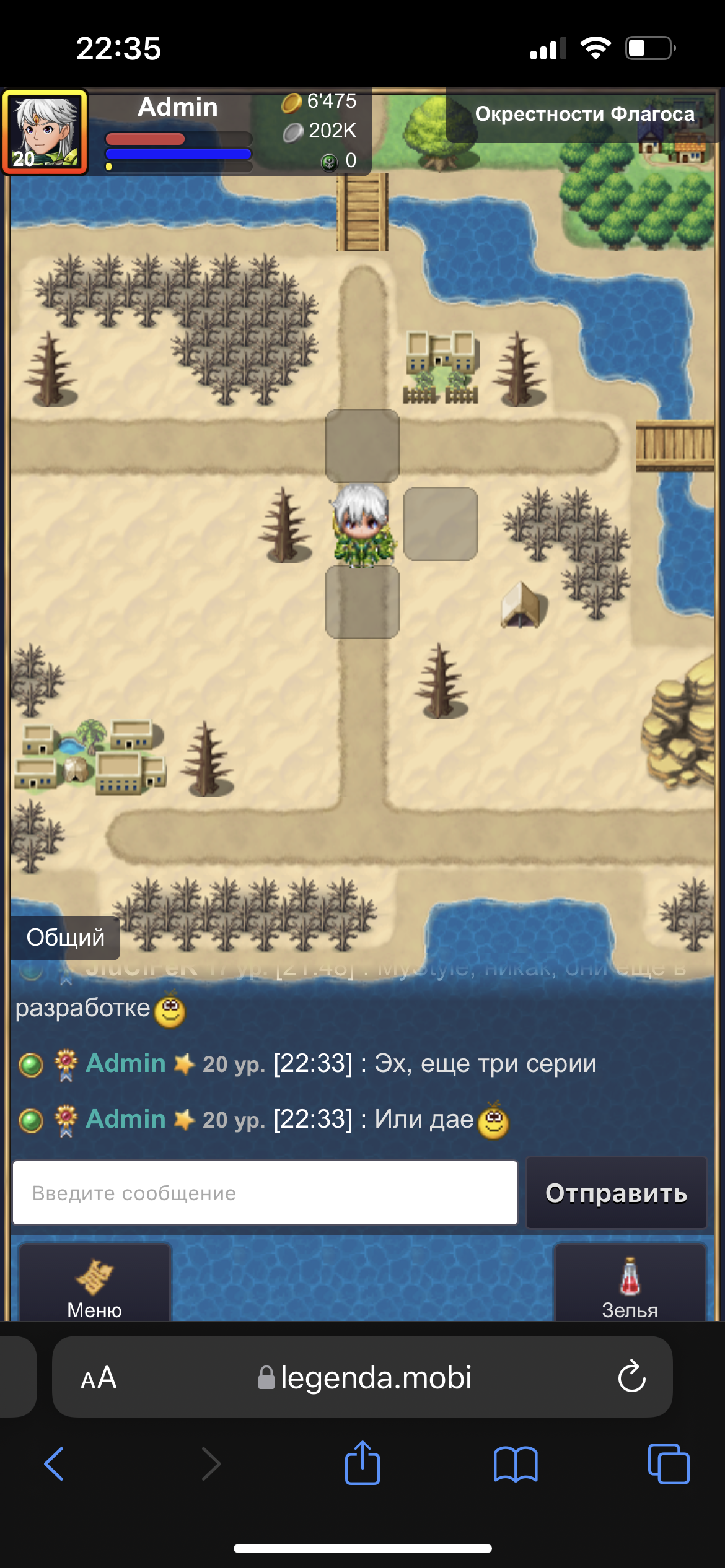725x1568 pixels.
Task: Switch to the Общий chat tab
Action: (x=65, y=938)
